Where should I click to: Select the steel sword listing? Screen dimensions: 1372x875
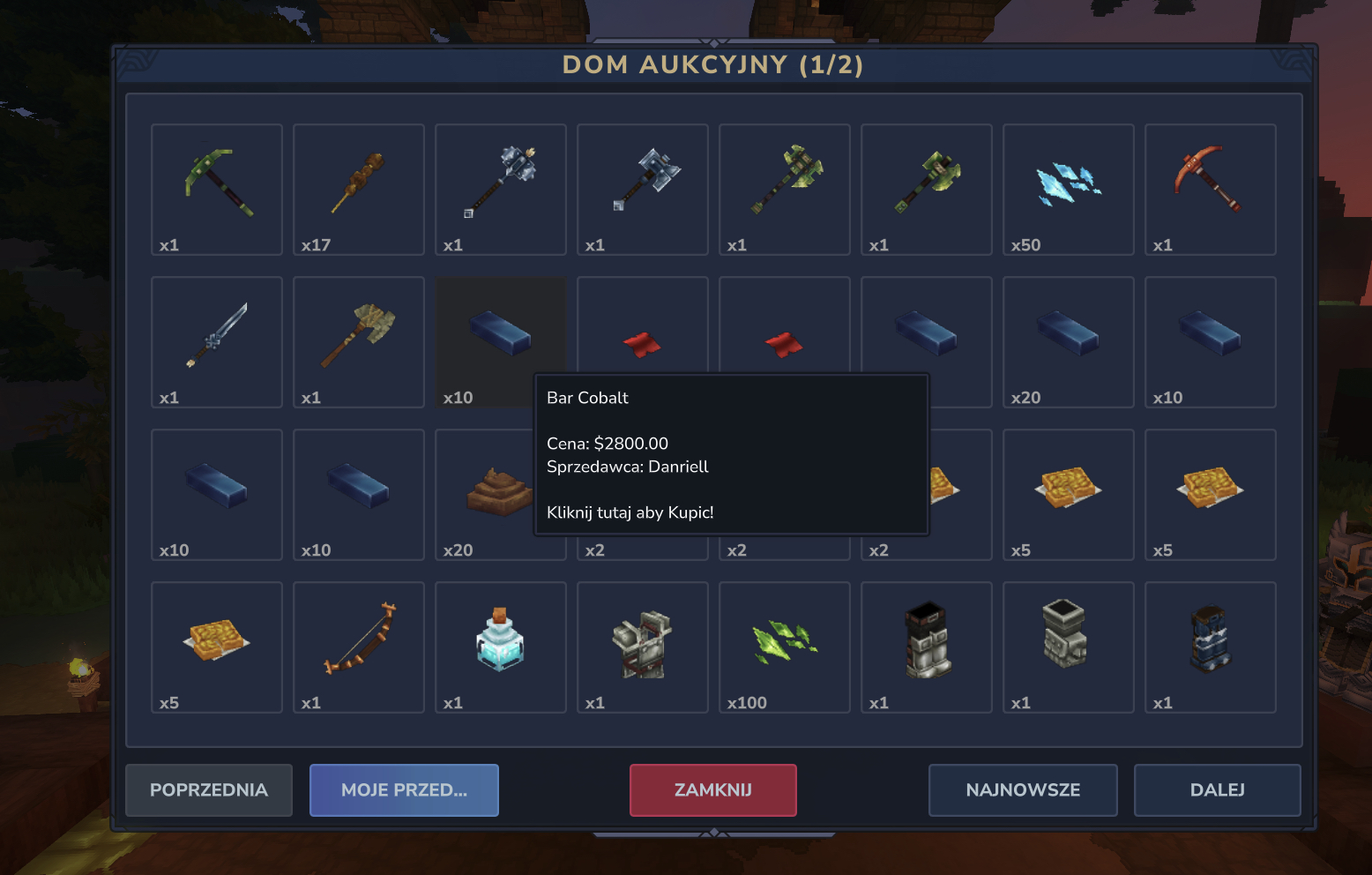point(217,341)
